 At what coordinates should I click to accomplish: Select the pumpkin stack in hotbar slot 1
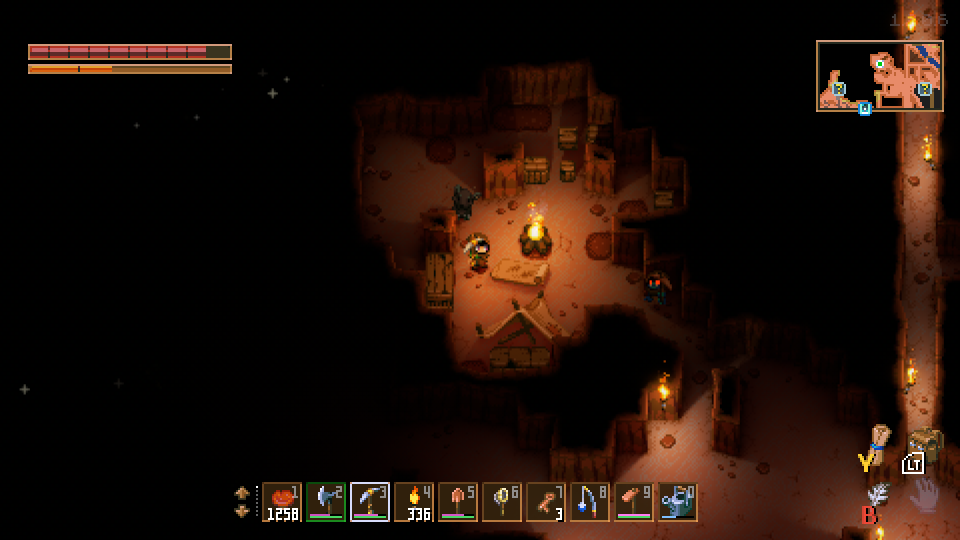(x=282, y=502)
